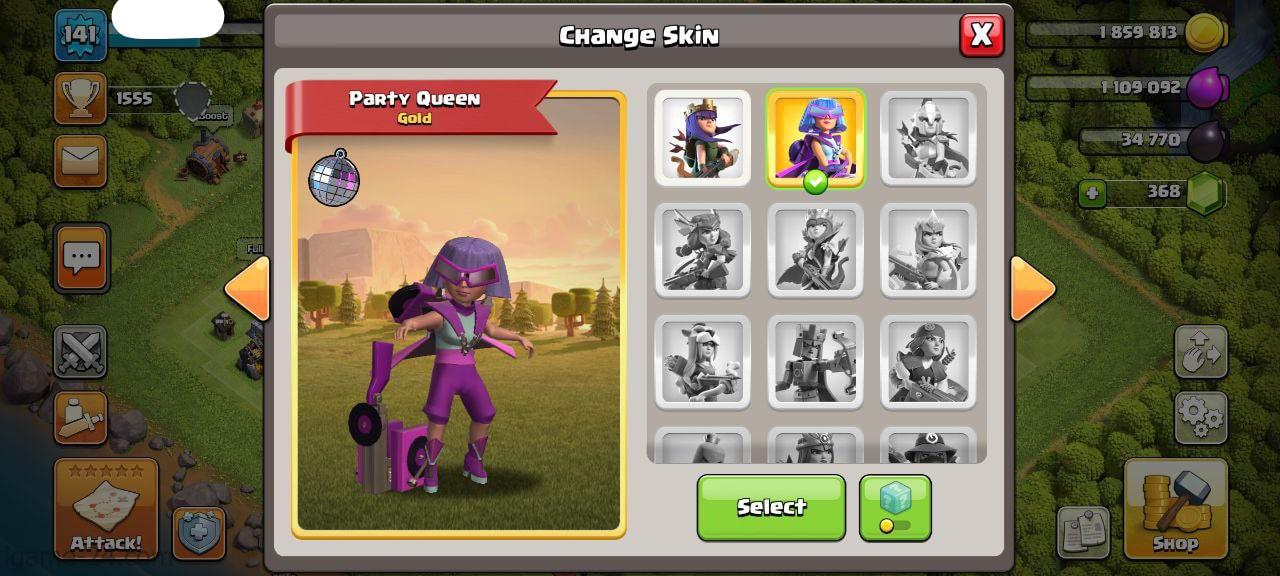Click the shield button near Attack
This screenshot has height=576, width=1280.
pyautogui.click(x=199, y=533)
